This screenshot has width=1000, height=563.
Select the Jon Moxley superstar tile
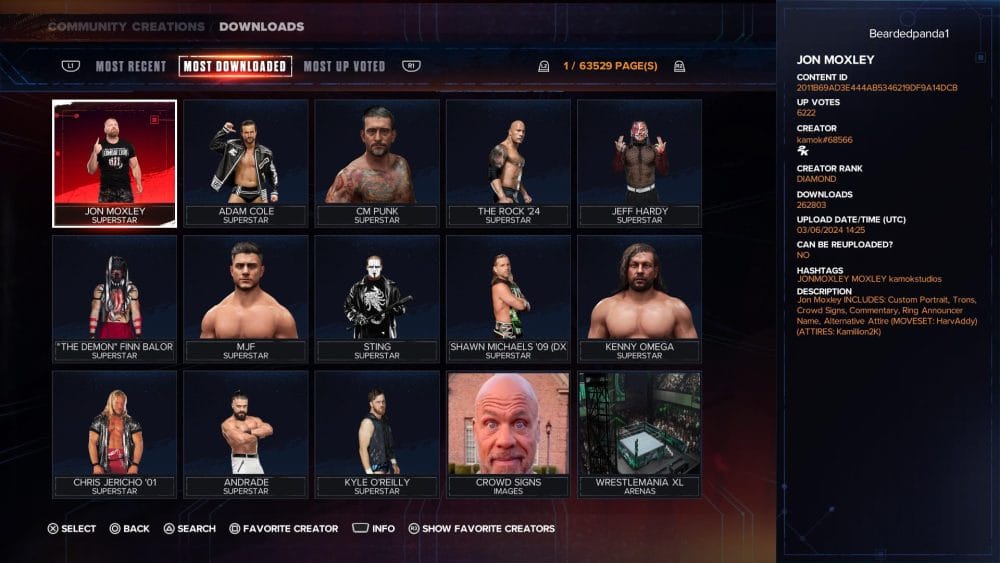tap(114, 163)
